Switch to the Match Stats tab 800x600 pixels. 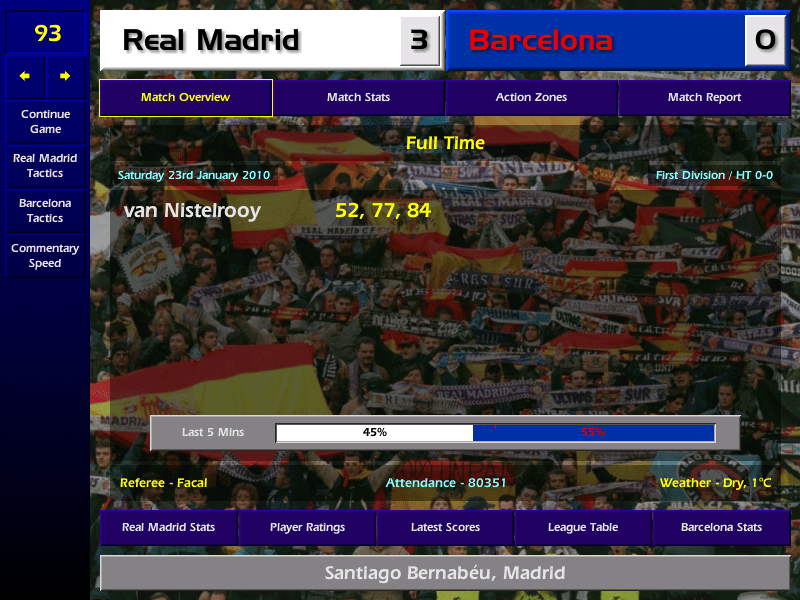click(x=358, y=97)
